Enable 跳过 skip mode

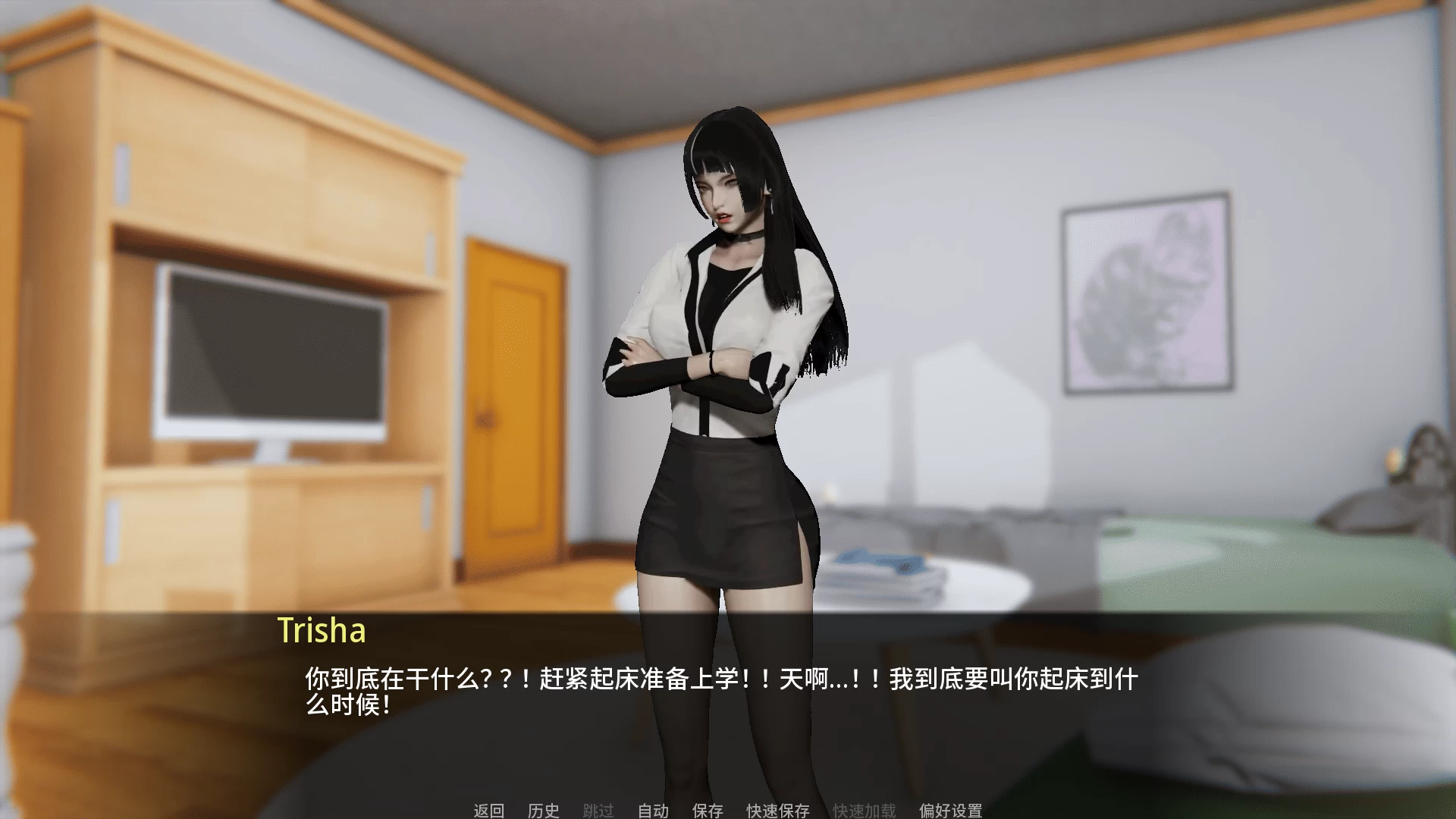pos(598,811)
